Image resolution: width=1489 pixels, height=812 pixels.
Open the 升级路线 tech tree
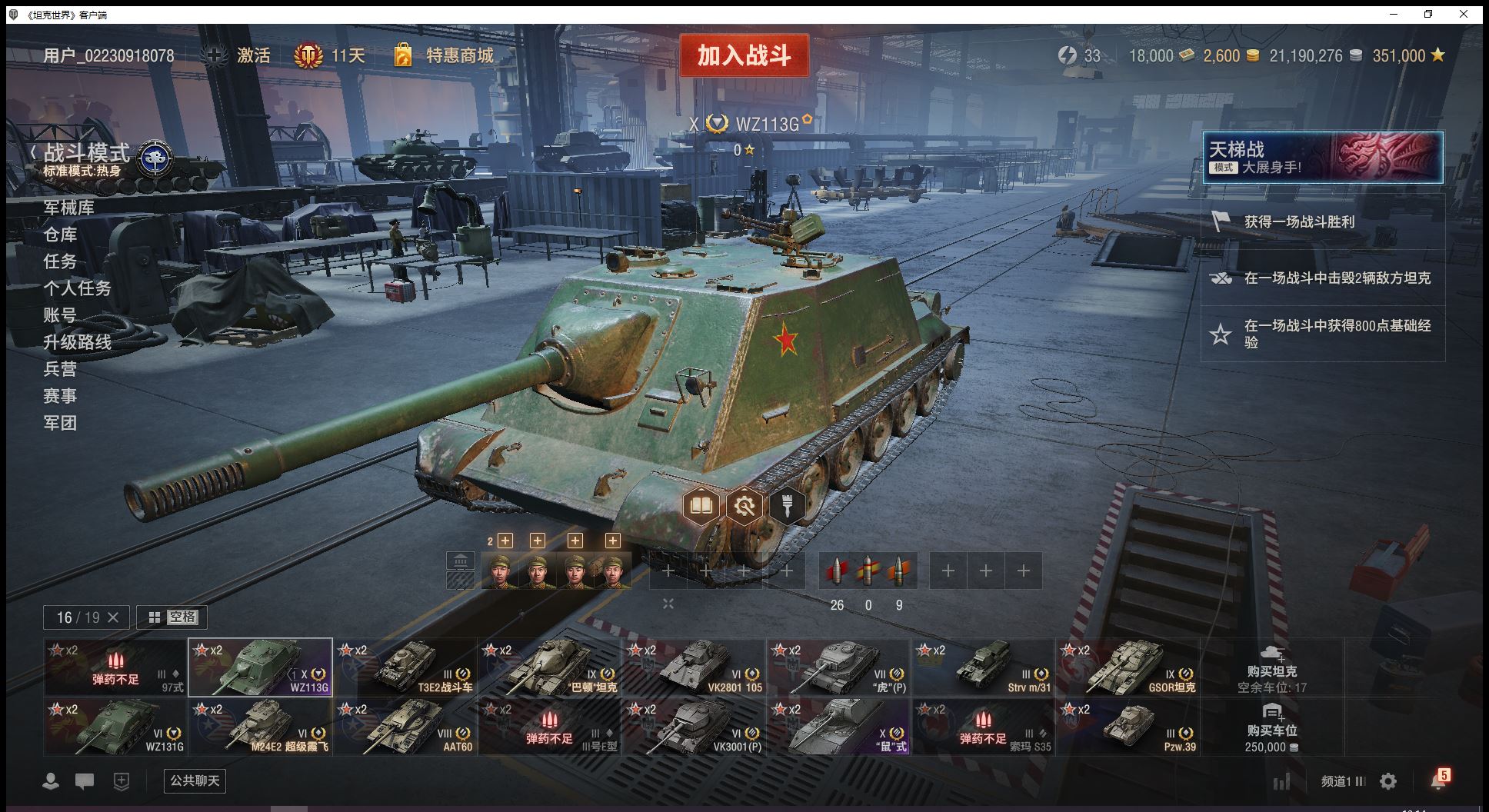77,342
